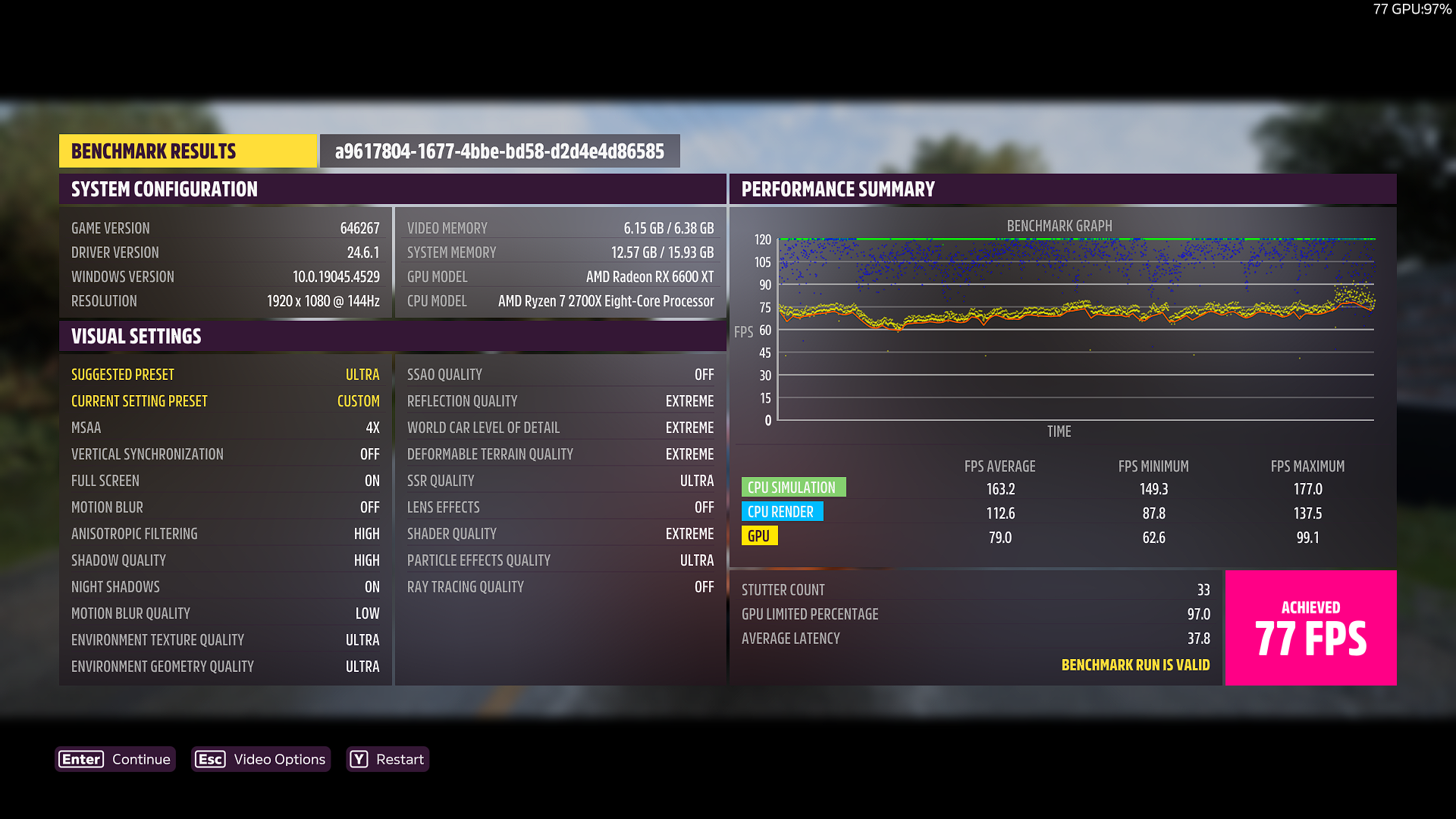Restart the benchmark run
This screenshot has height=819, width=1456.
(388, 759)
